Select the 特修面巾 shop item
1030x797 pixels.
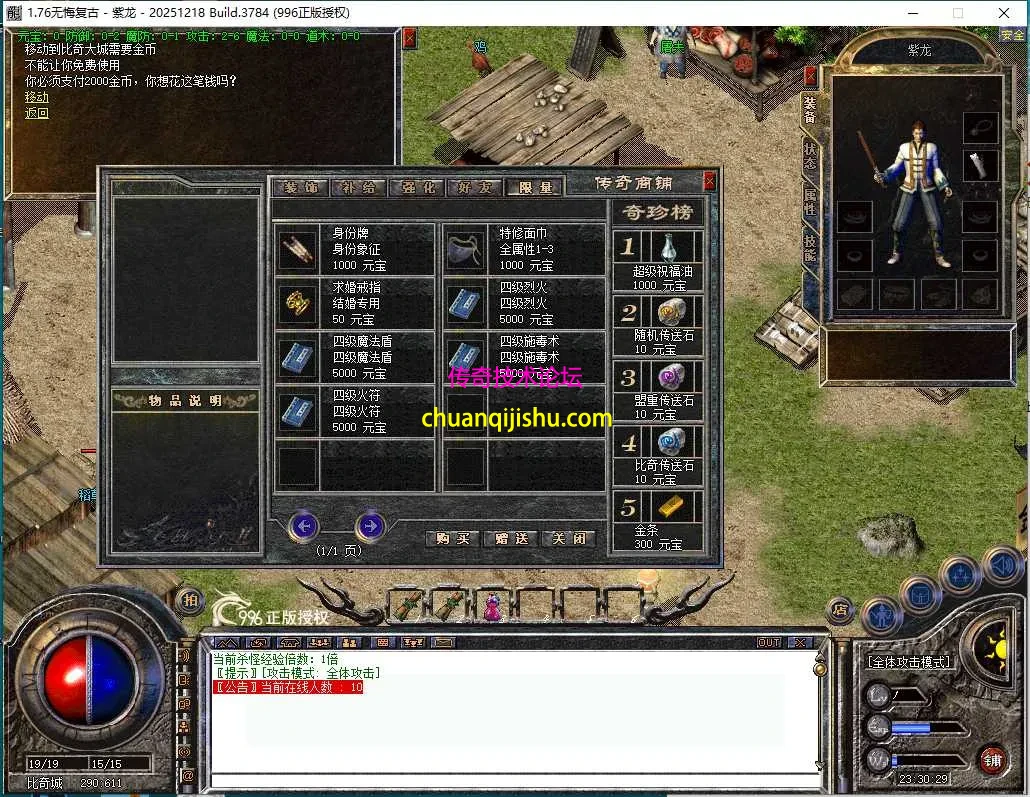click(x=523, y=249)
